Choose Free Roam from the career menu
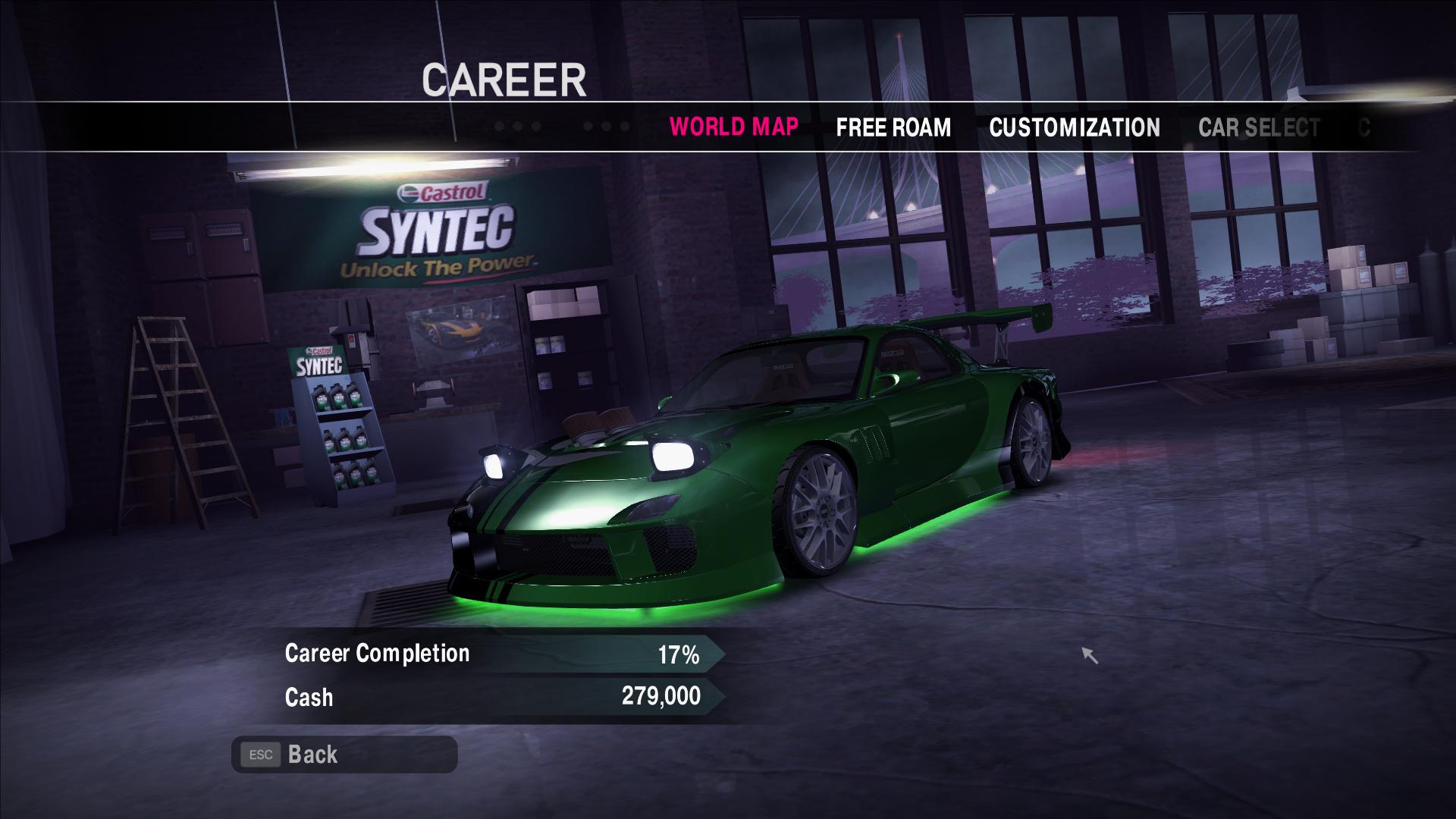The height and width of the screenshot is (819, 1456). coord(893,127)
